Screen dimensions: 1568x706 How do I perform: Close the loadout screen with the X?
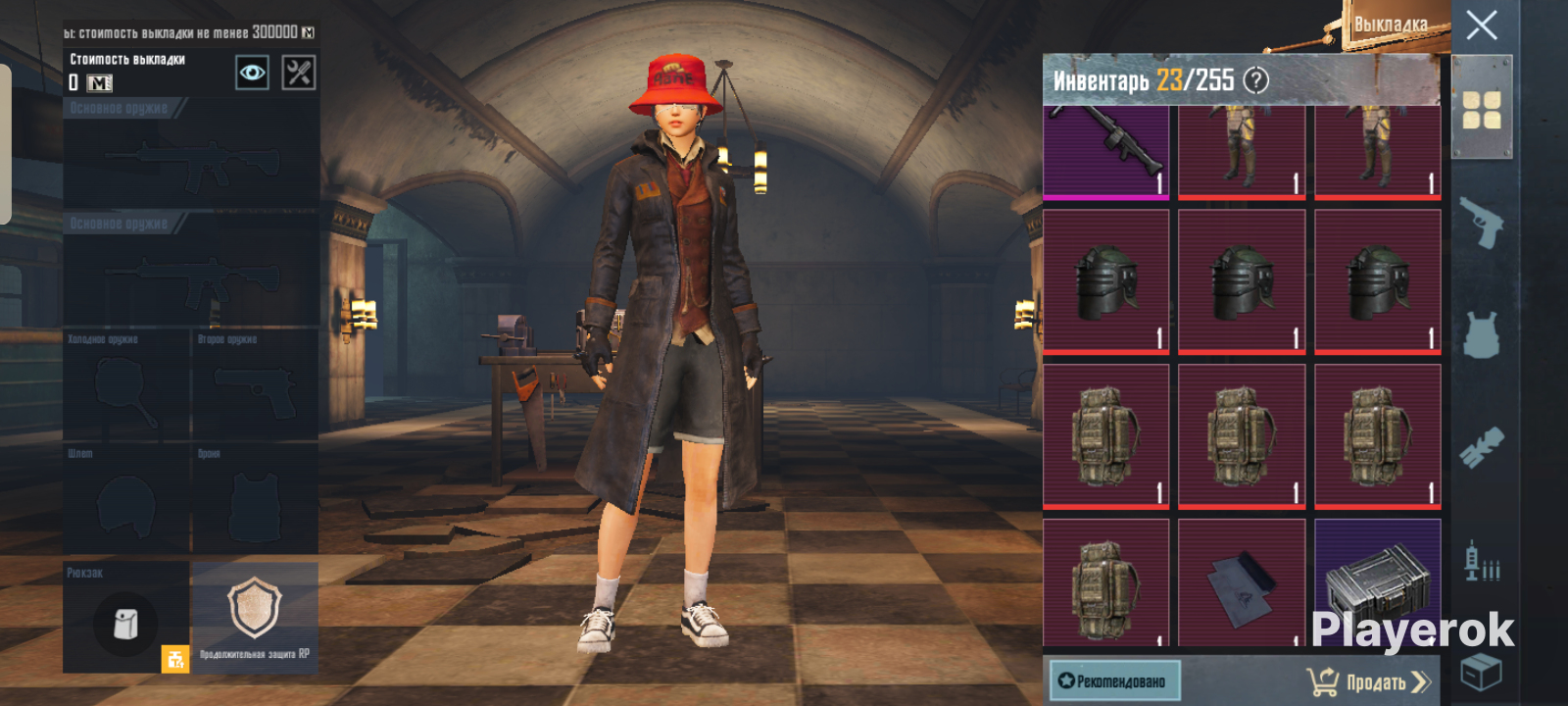click(1481, 25)
